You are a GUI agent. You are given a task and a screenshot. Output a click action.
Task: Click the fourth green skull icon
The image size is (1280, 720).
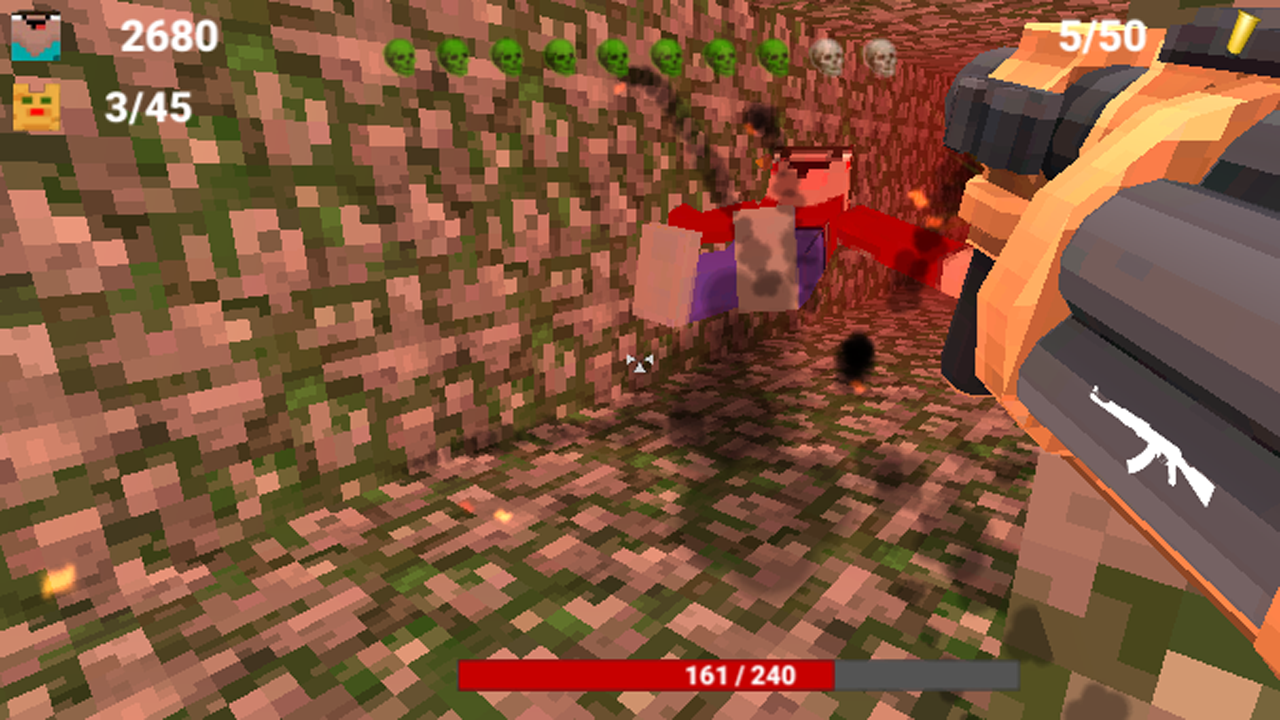562,55
